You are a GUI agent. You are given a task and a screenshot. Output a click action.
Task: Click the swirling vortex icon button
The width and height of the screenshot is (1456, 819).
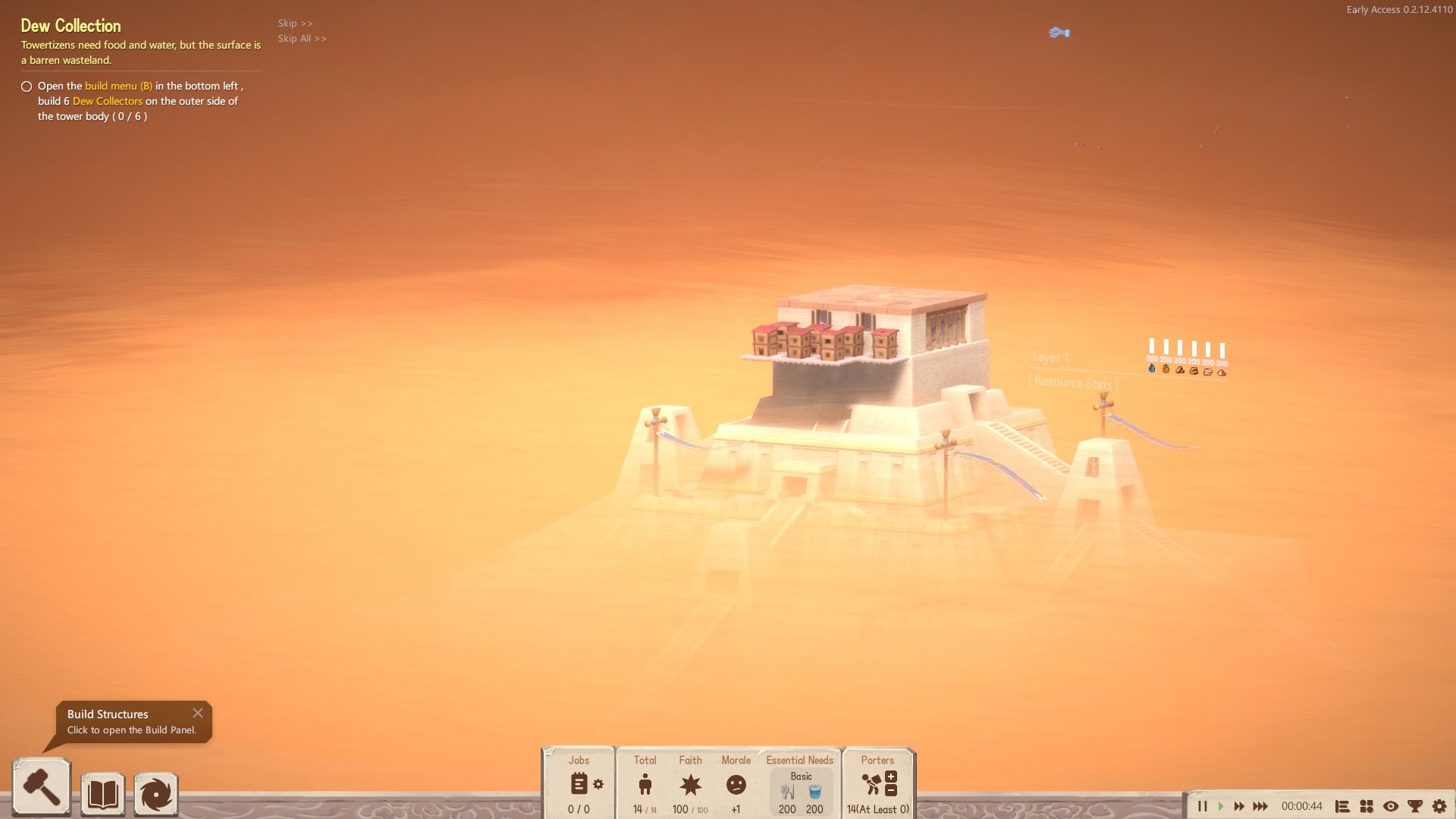click(x=156, y=794)
